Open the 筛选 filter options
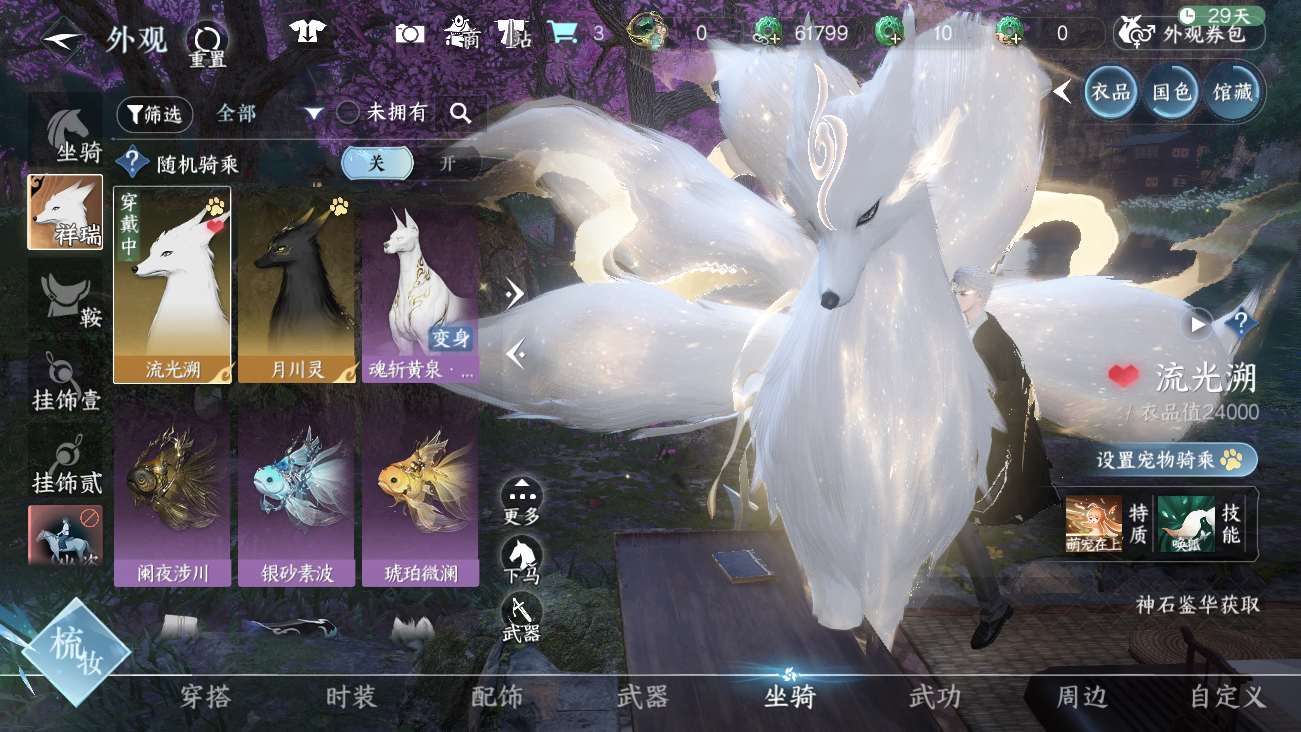This screenshot has width=1301, height=732. coord(155,114)
